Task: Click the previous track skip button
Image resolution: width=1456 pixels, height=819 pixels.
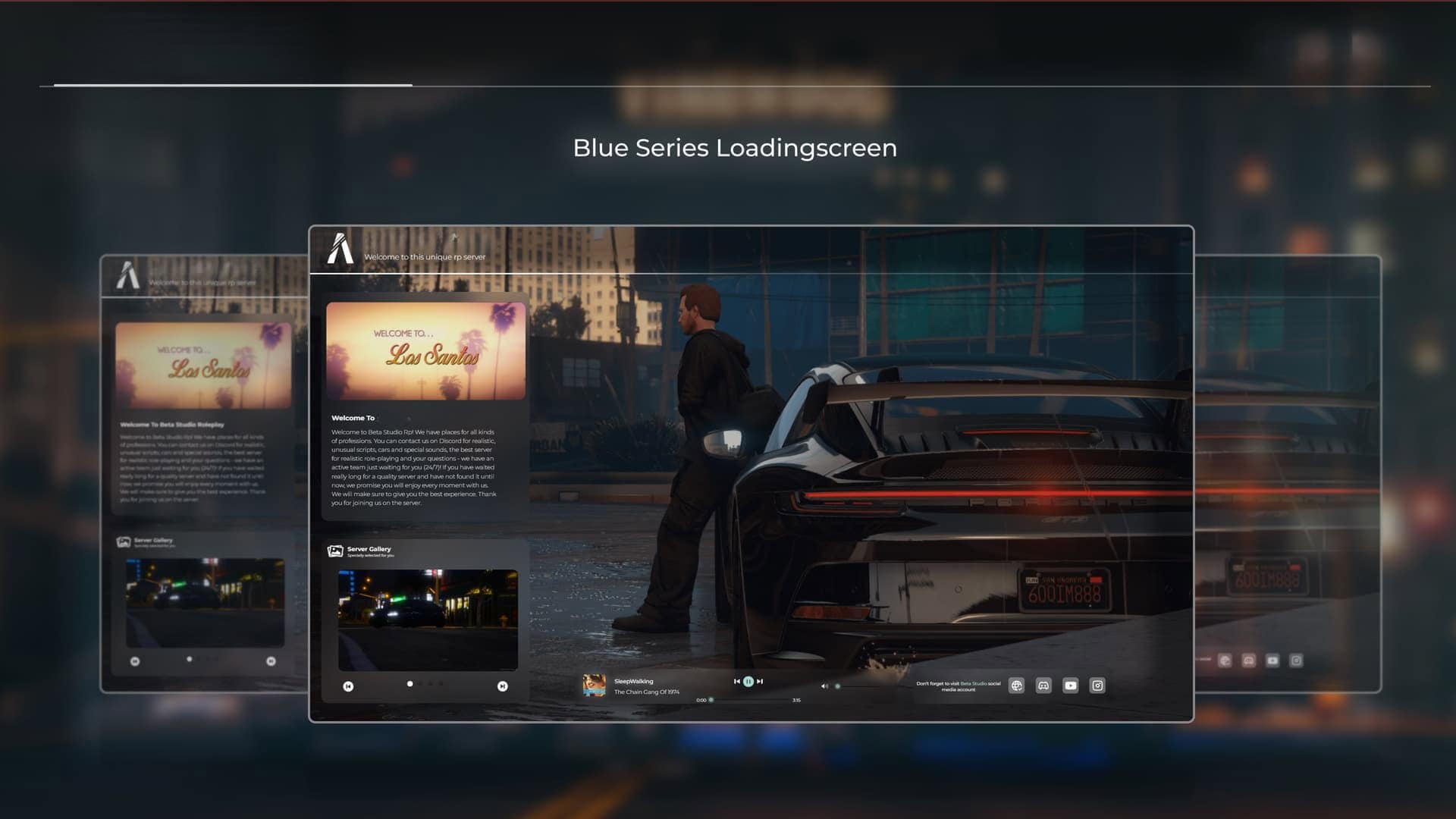Action: coord(737,682)
